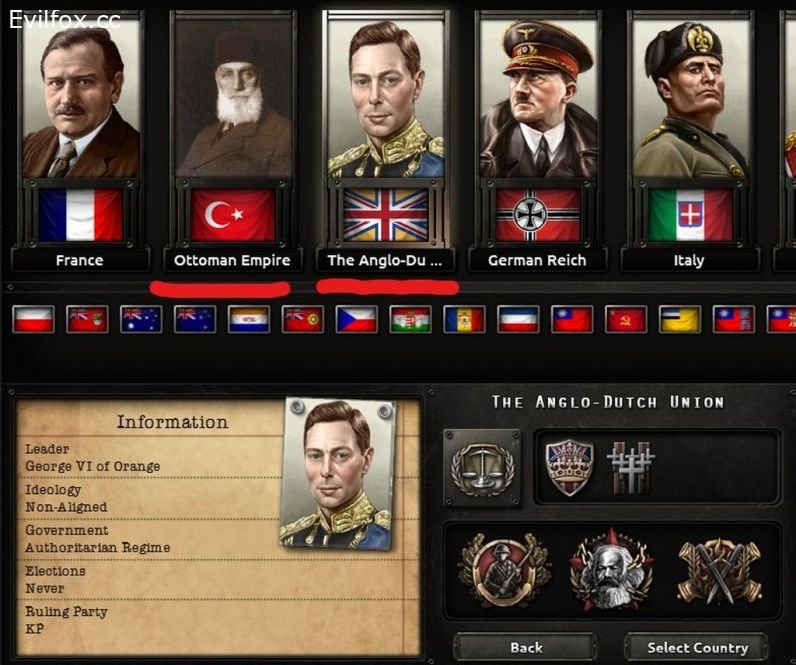The width and height of the screenshot is (796, 665).
Task: Click the soldier with rifle emblem
Action: click(503, 570)
